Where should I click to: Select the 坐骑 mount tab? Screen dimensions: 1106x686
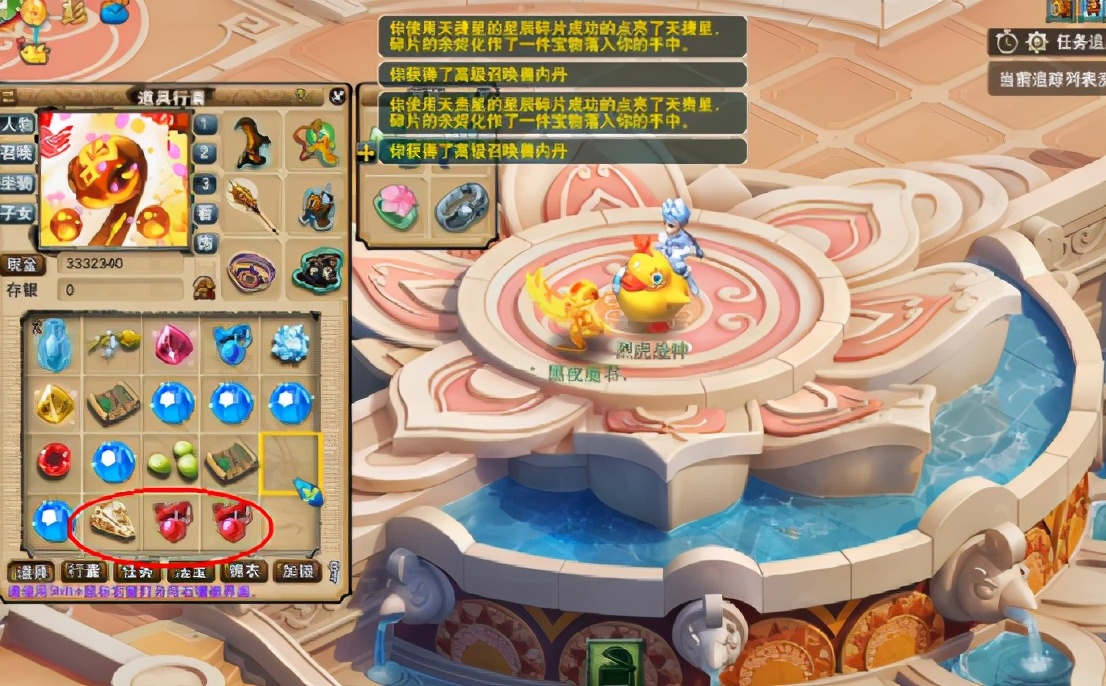tap(17, 182)
